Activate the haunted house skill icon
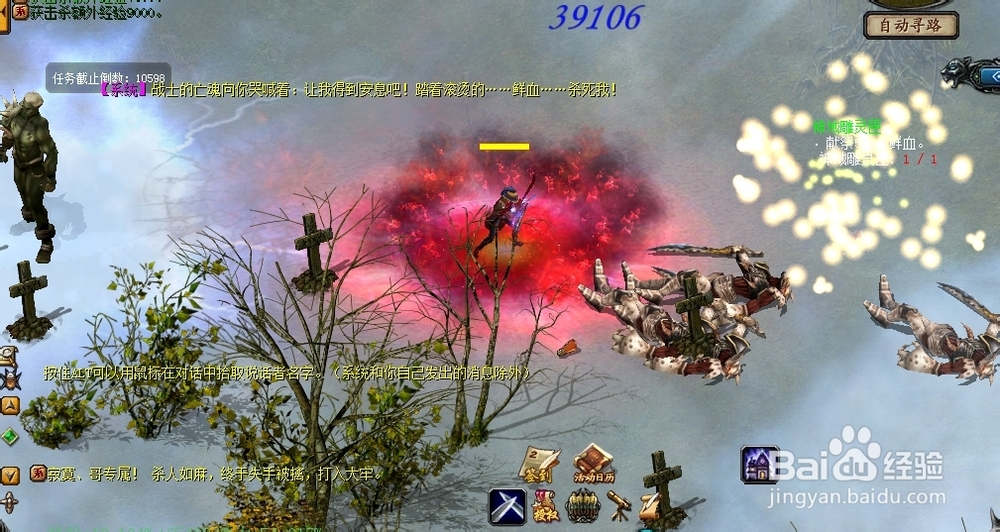This screenshot has width=1000, height=532. (759, 465)
